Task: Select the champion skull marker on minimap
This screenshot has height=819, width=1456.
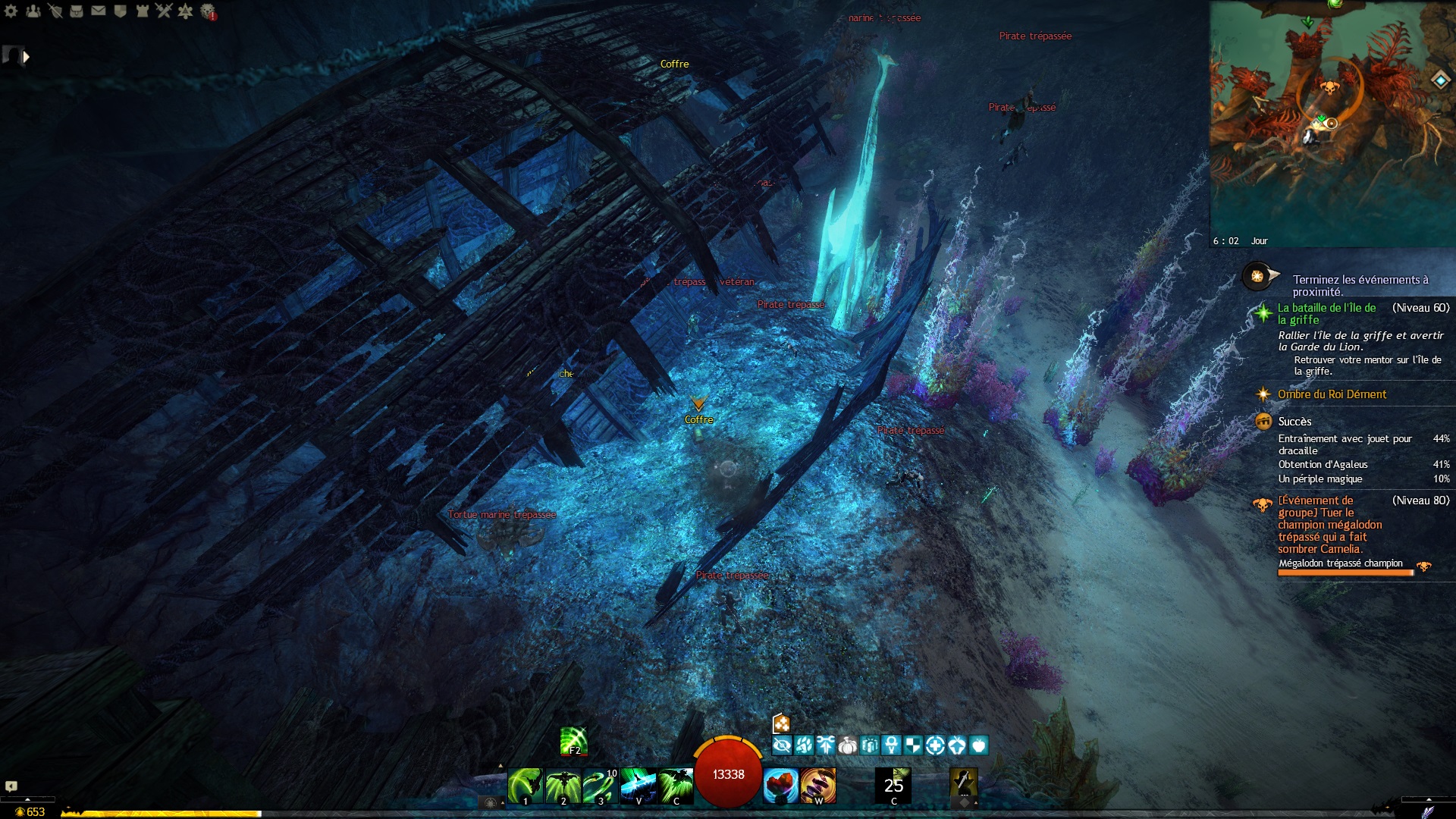Action: [1329, 88]
